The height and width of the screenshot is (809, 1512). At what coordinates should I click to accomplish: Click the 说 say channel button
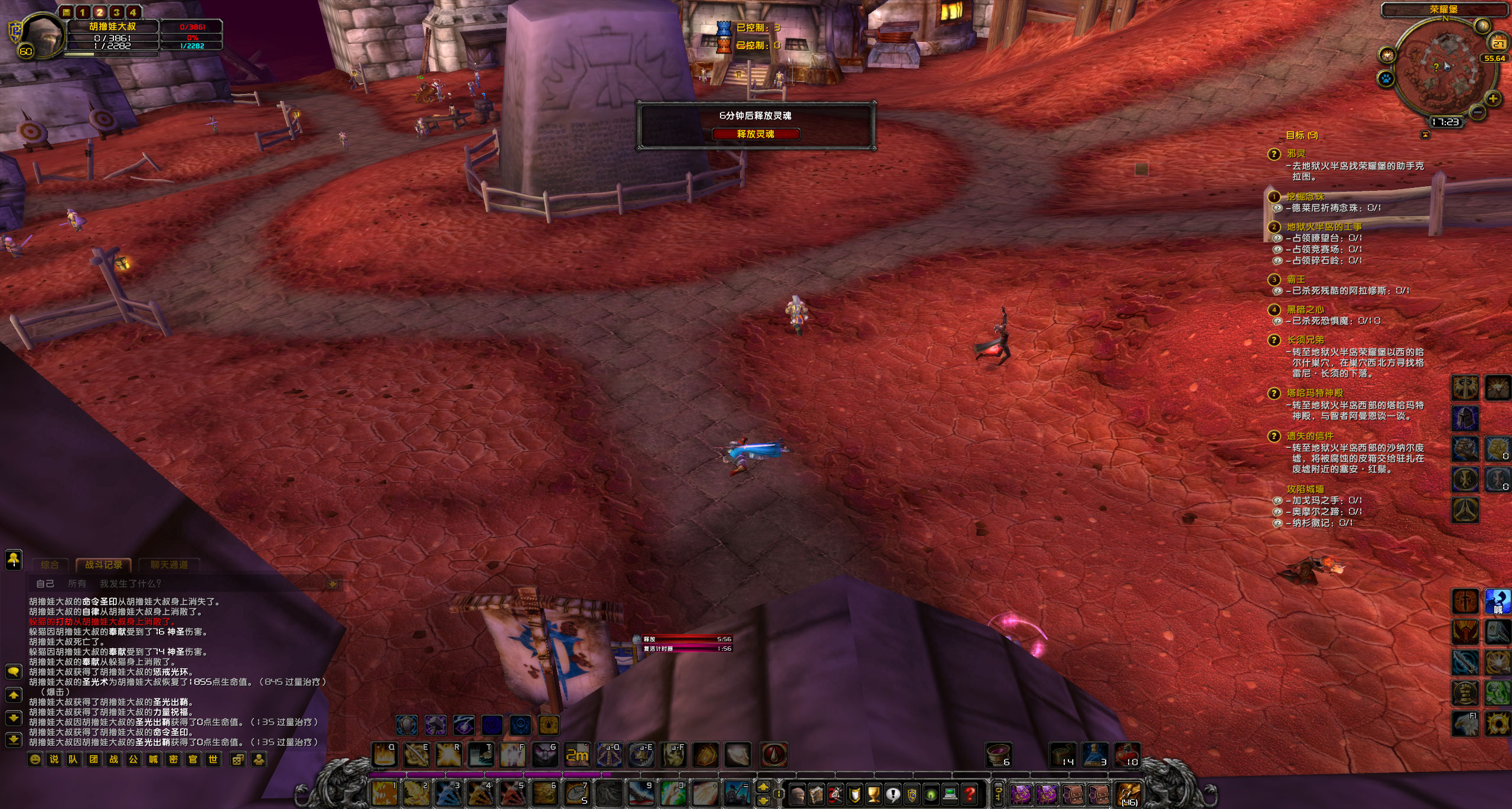(x=55, y=759)
